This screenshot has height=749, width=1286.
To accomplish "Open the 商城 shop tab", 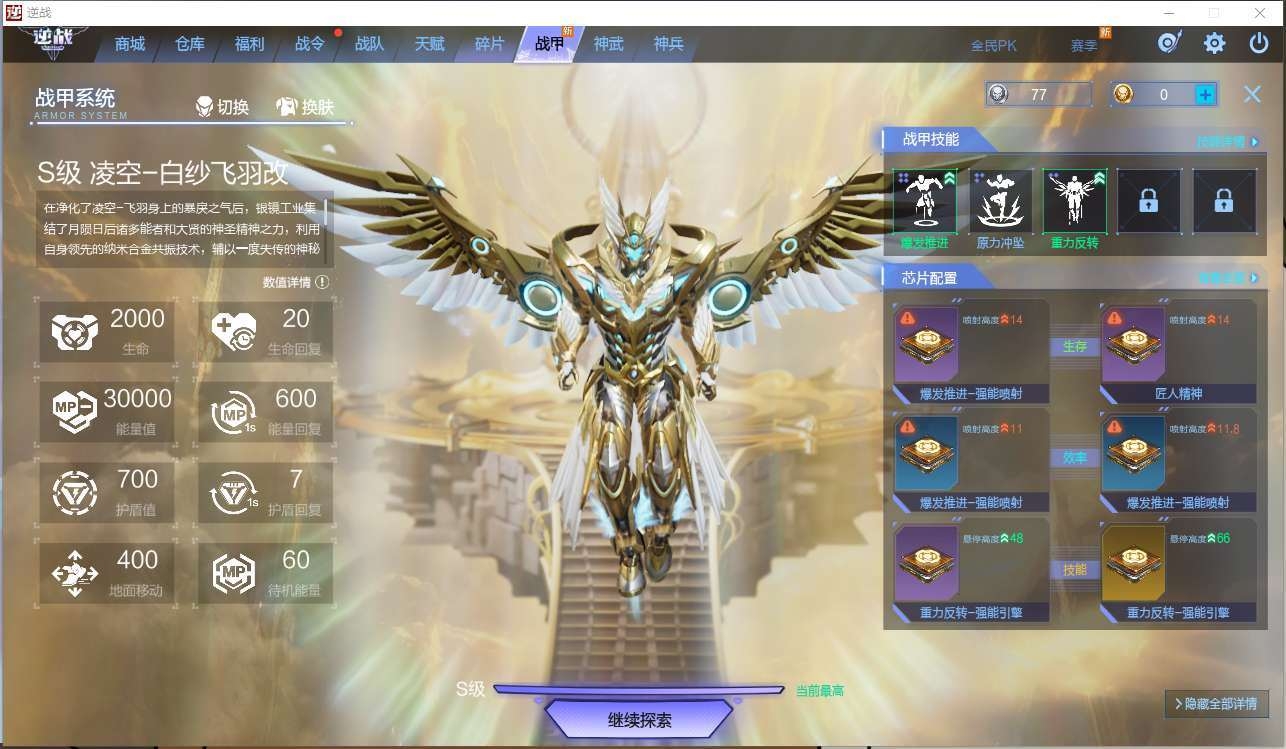I will (x=130, y=44).
